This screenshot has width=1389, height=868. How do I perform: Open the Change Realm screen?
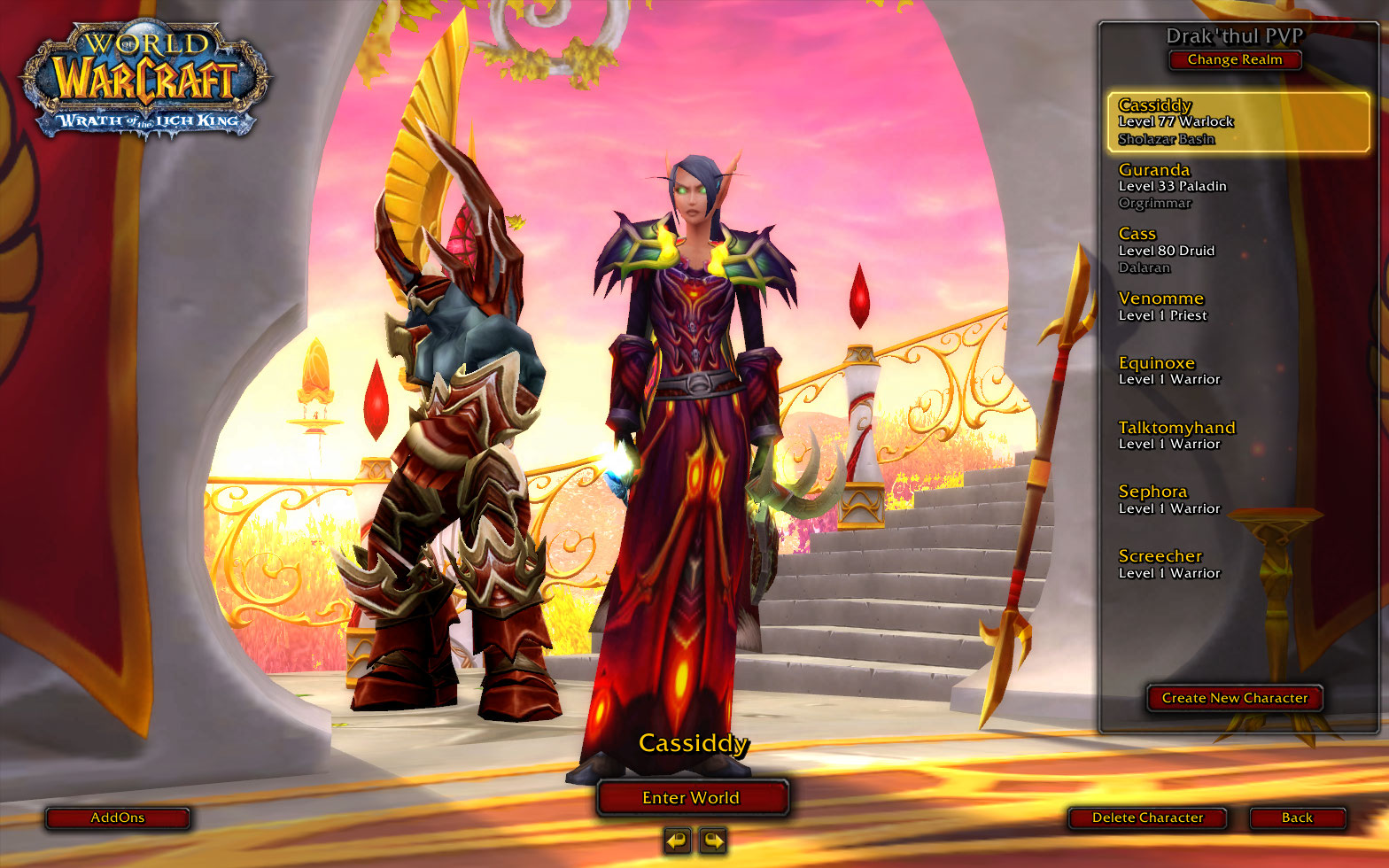point(1234,59)
